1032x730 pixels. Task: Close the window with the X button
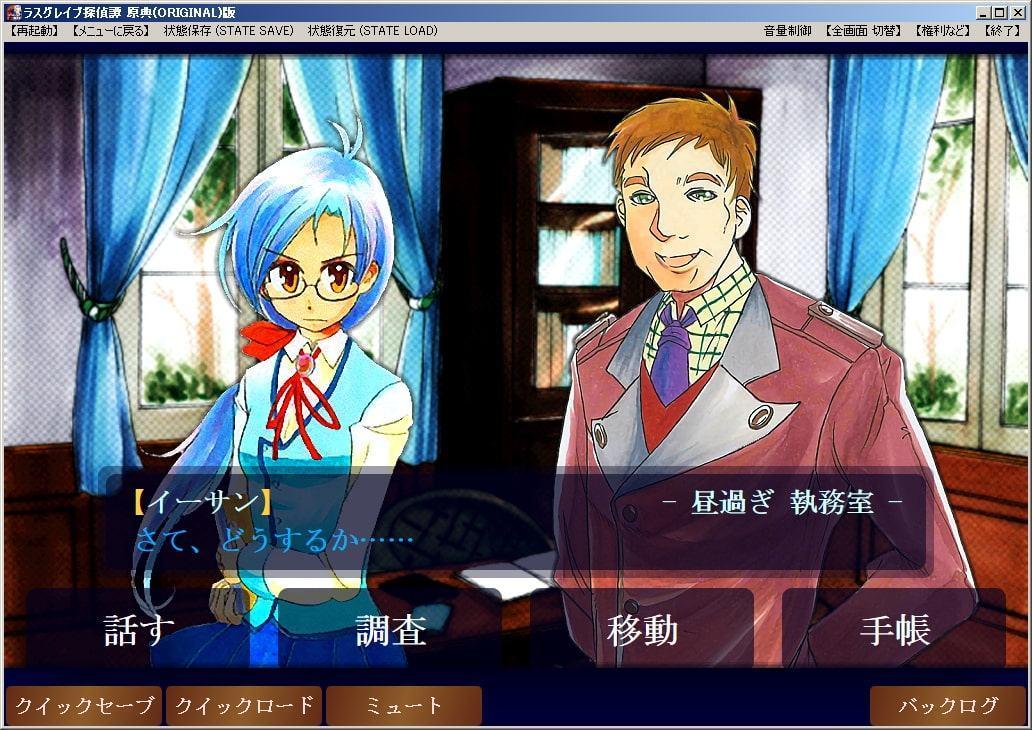point(1017,12)
